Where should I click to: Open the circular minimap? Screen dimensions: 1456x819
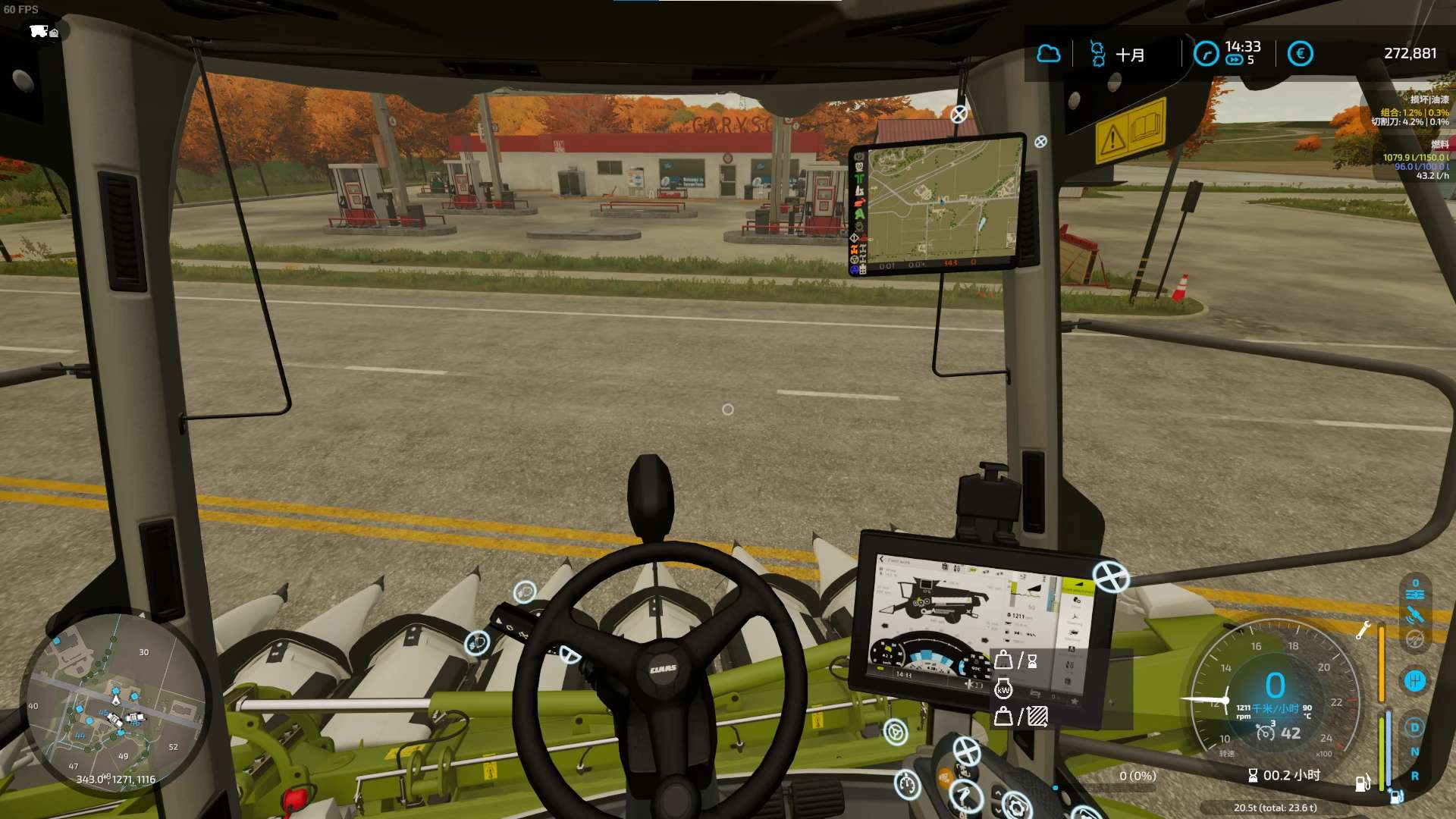click(x=114, y=705)
